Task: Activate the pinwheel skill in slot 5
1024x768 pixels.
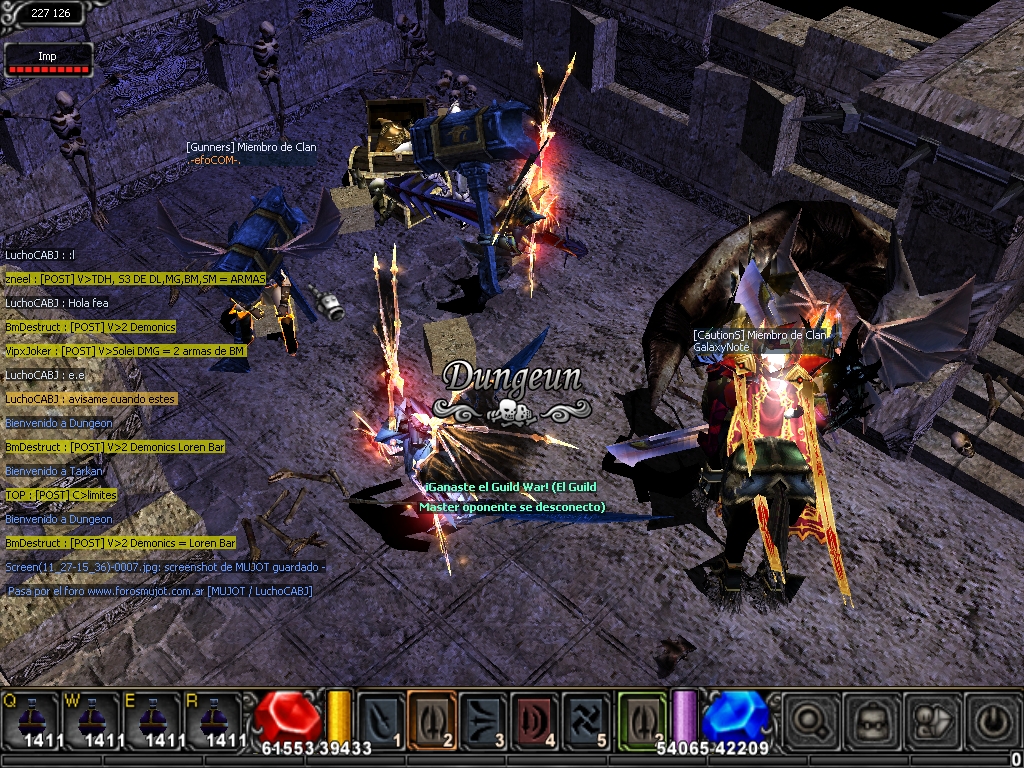Action: coord(588,718)
